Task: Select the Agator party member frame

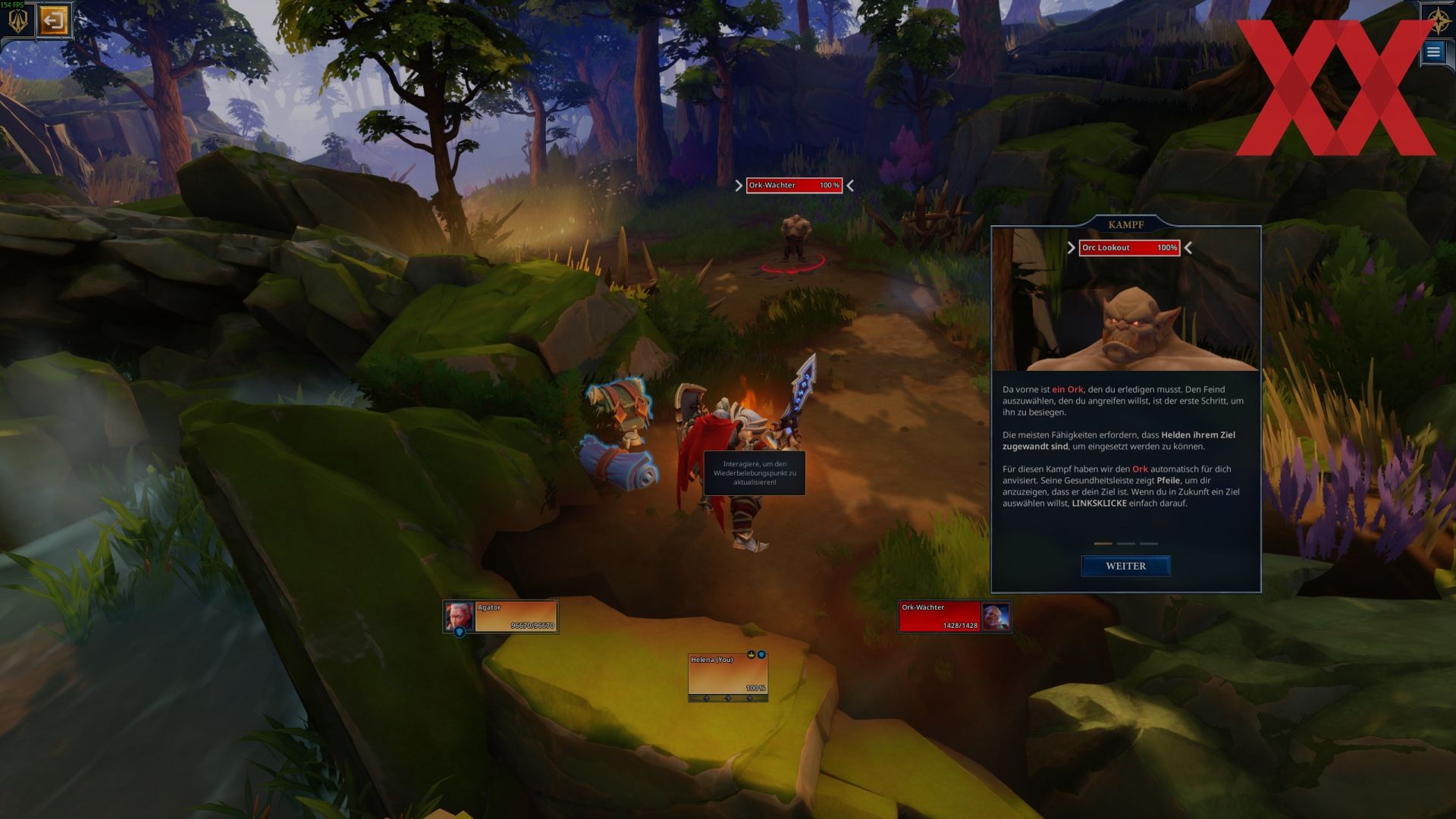Action: [x=501, y=617]
